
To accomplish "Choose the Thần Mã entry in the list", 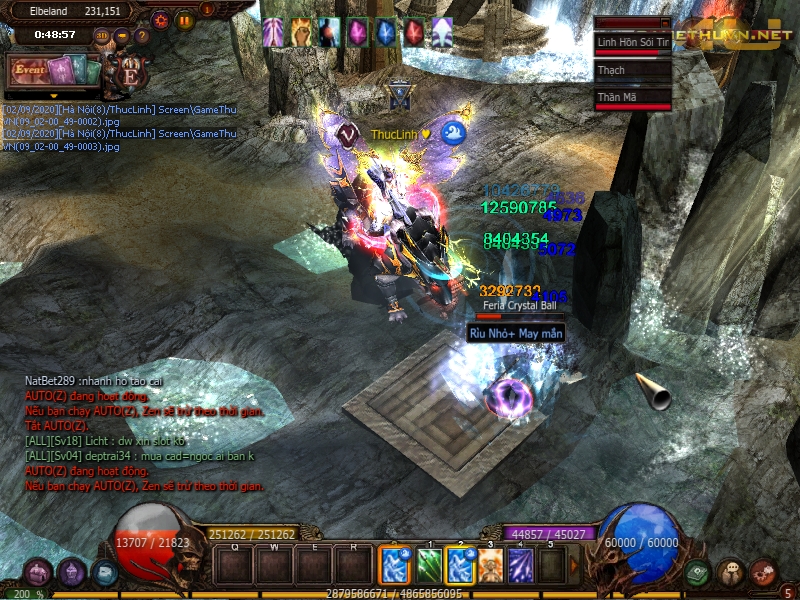I will 632,97.
